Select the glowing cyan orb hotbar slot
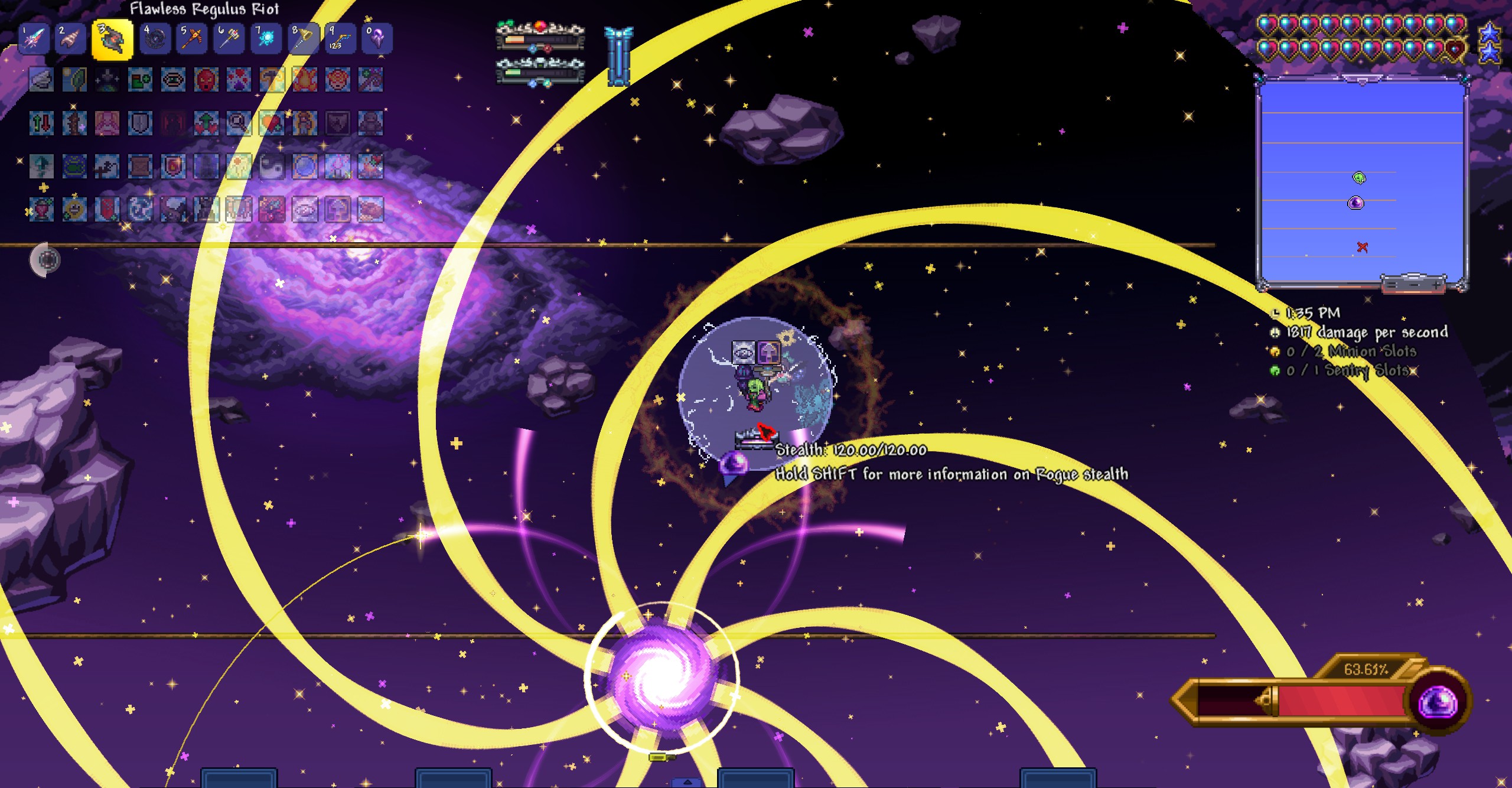 point(266,39)
